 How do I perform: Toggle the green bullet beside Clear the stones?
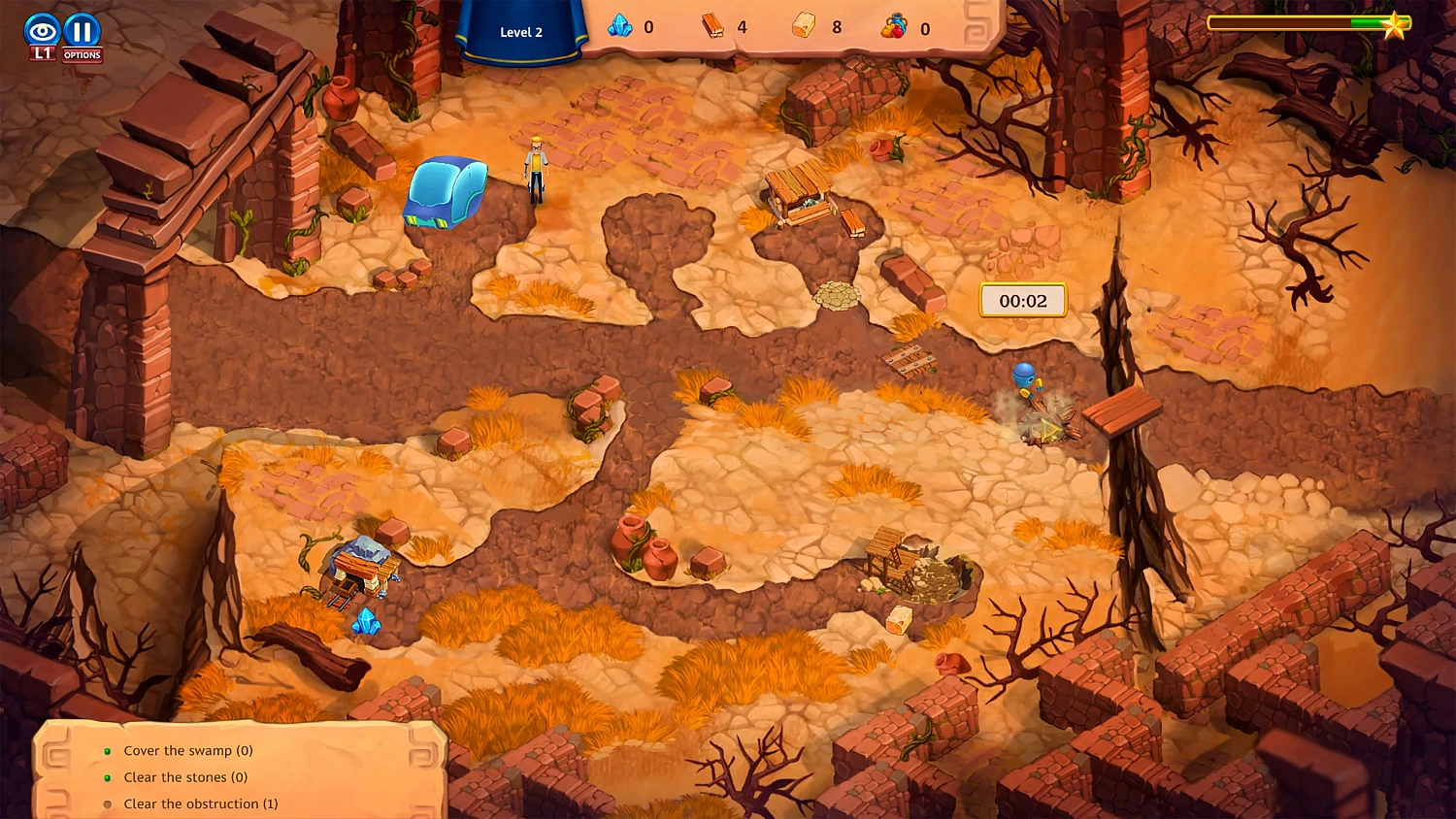click(107, 778)
